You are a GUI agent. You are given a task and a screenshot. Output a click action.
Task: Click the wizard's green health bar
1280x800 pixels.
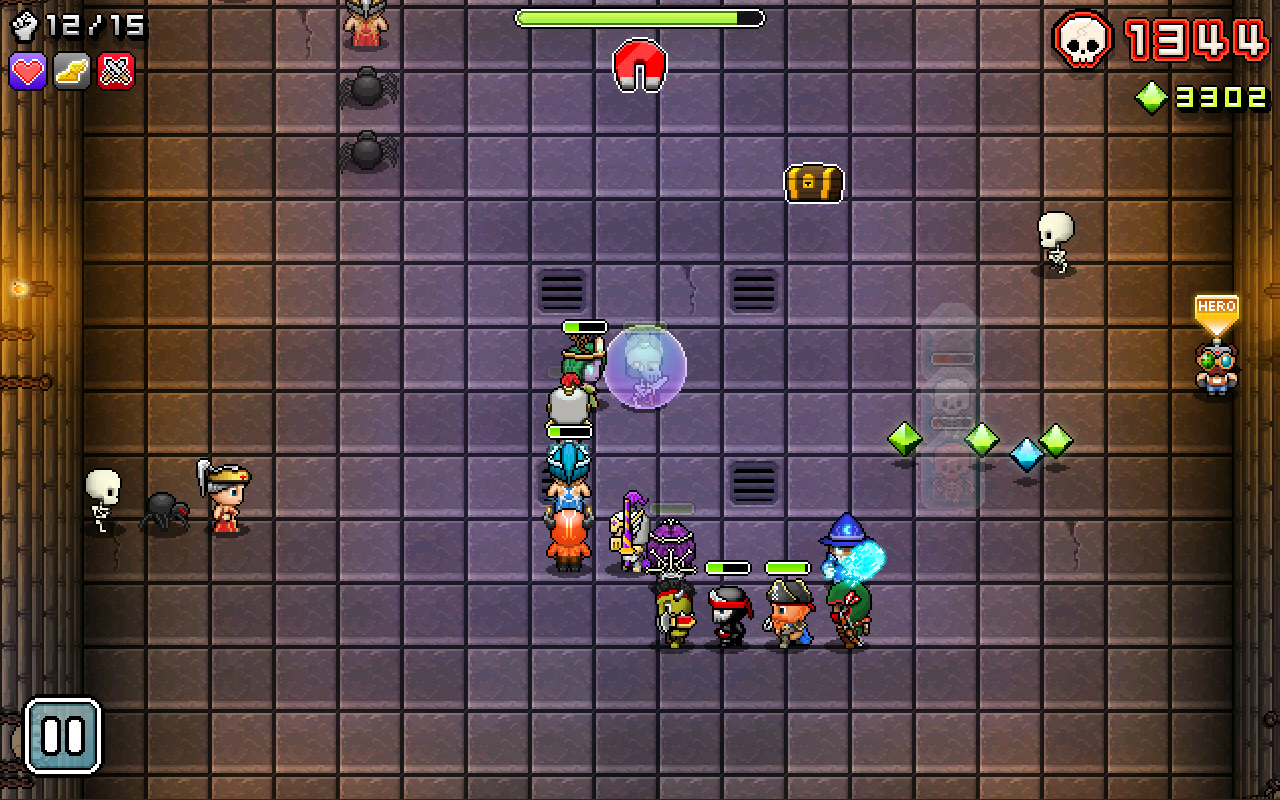790,566
